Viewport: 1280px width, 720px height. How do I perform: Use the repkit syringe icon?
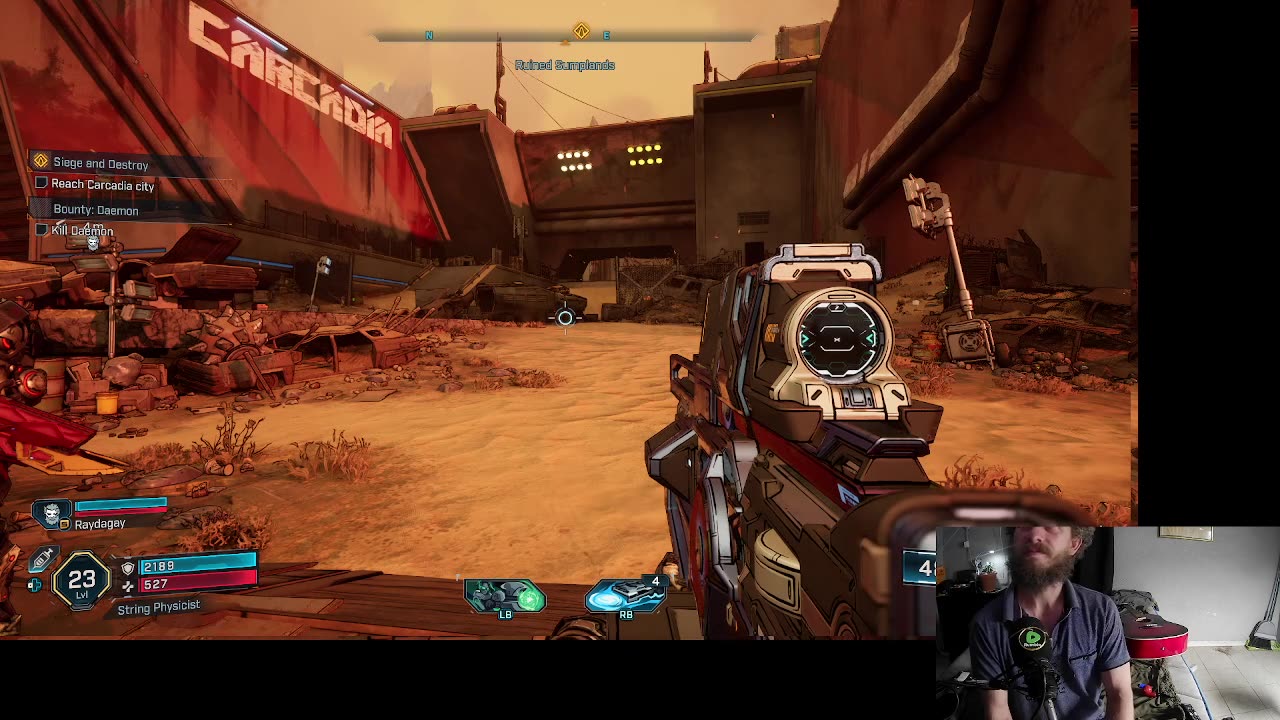[42, 561]
